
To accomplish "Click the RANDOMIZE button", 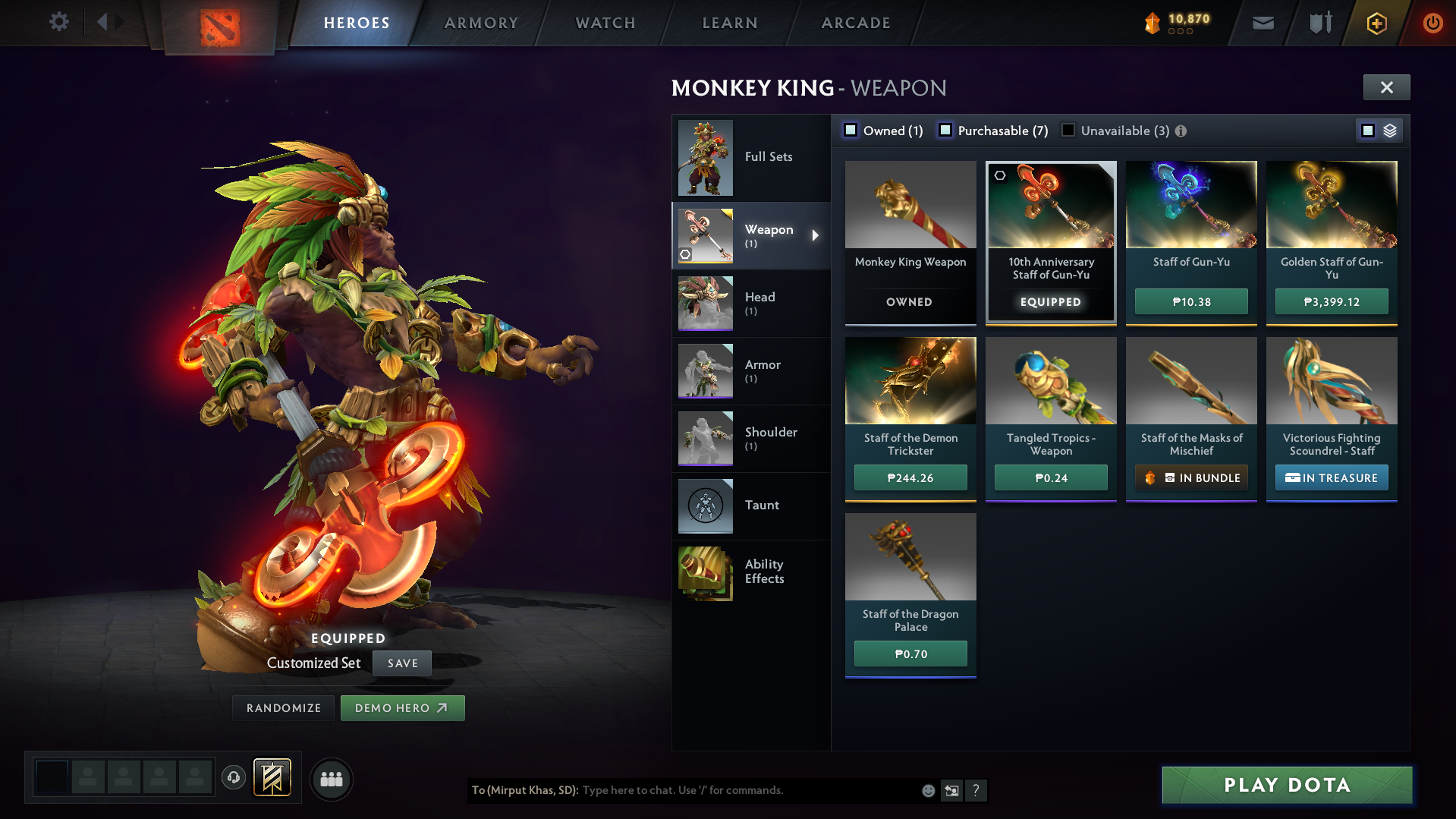I will tap(282, 707).
